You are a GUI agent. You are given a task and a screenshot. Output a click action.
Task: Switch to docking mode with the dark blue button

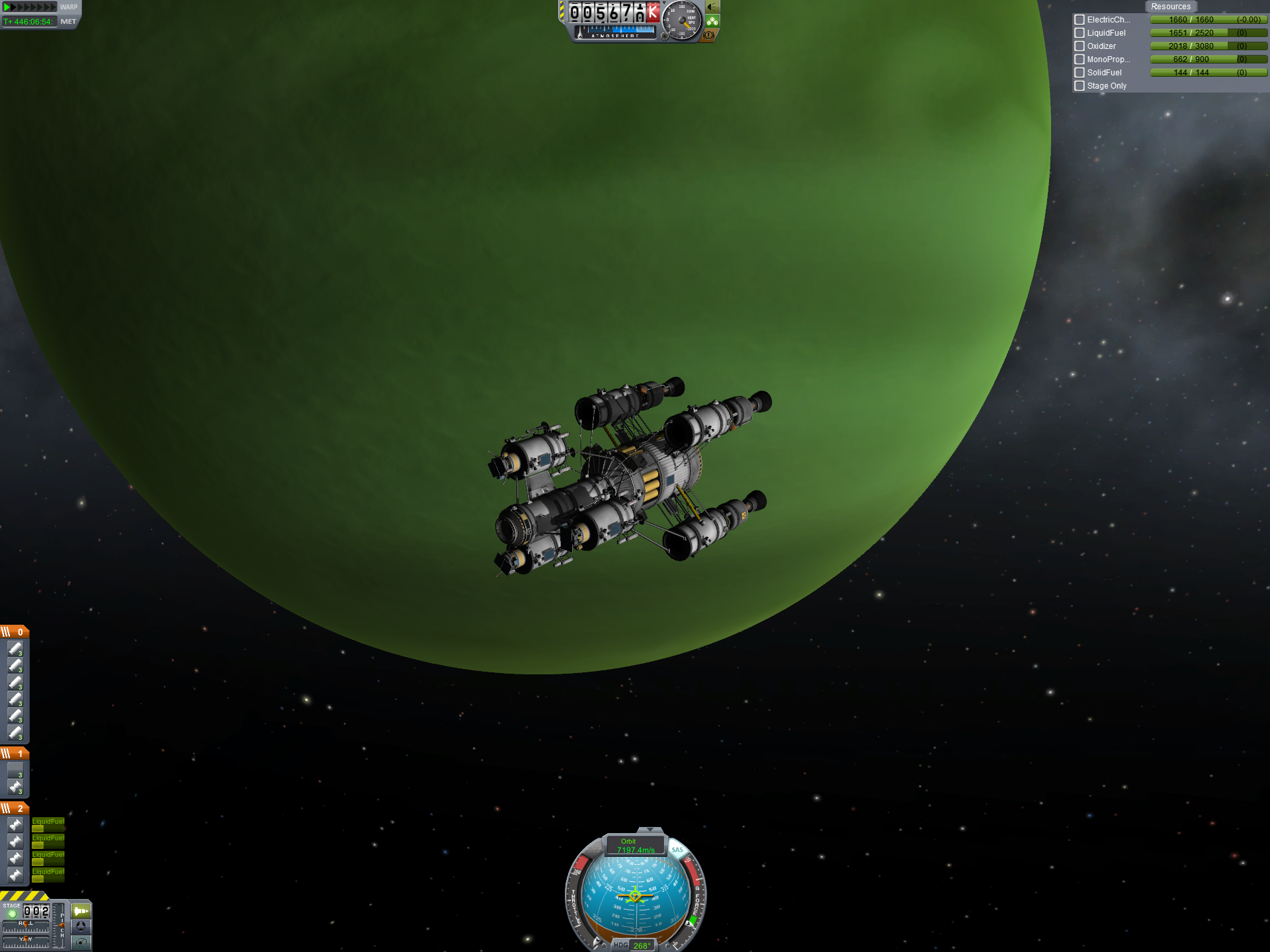[x=81, y=927]
